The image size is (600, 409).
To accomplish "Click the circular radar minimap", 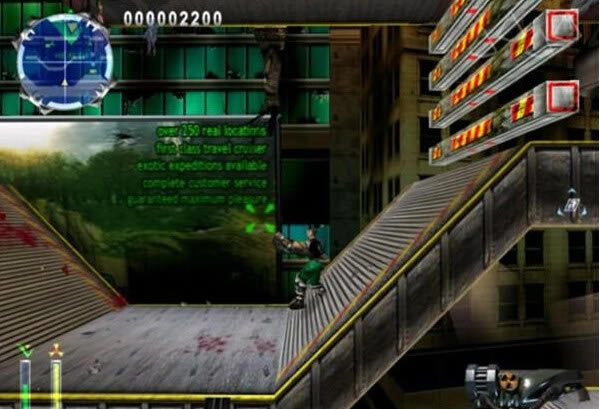I will point(64,60).
